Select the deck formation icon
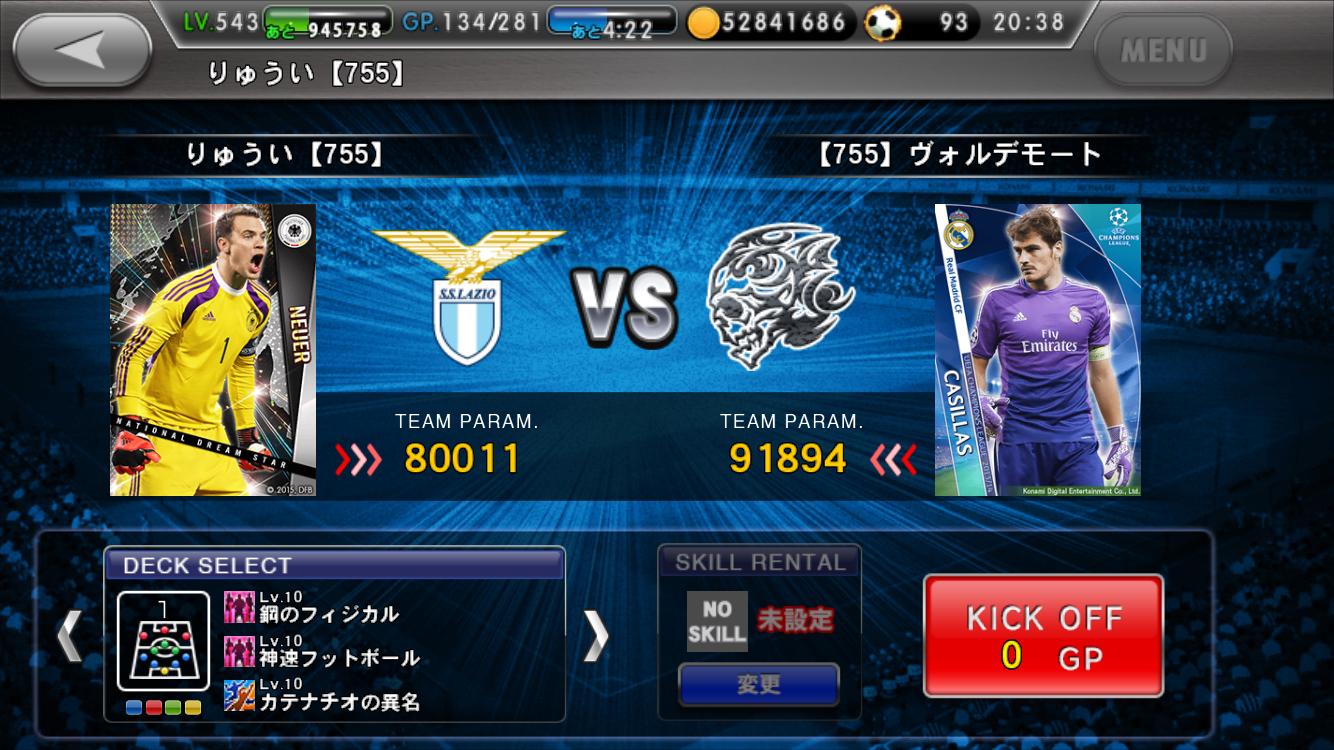 coord(163,641)
